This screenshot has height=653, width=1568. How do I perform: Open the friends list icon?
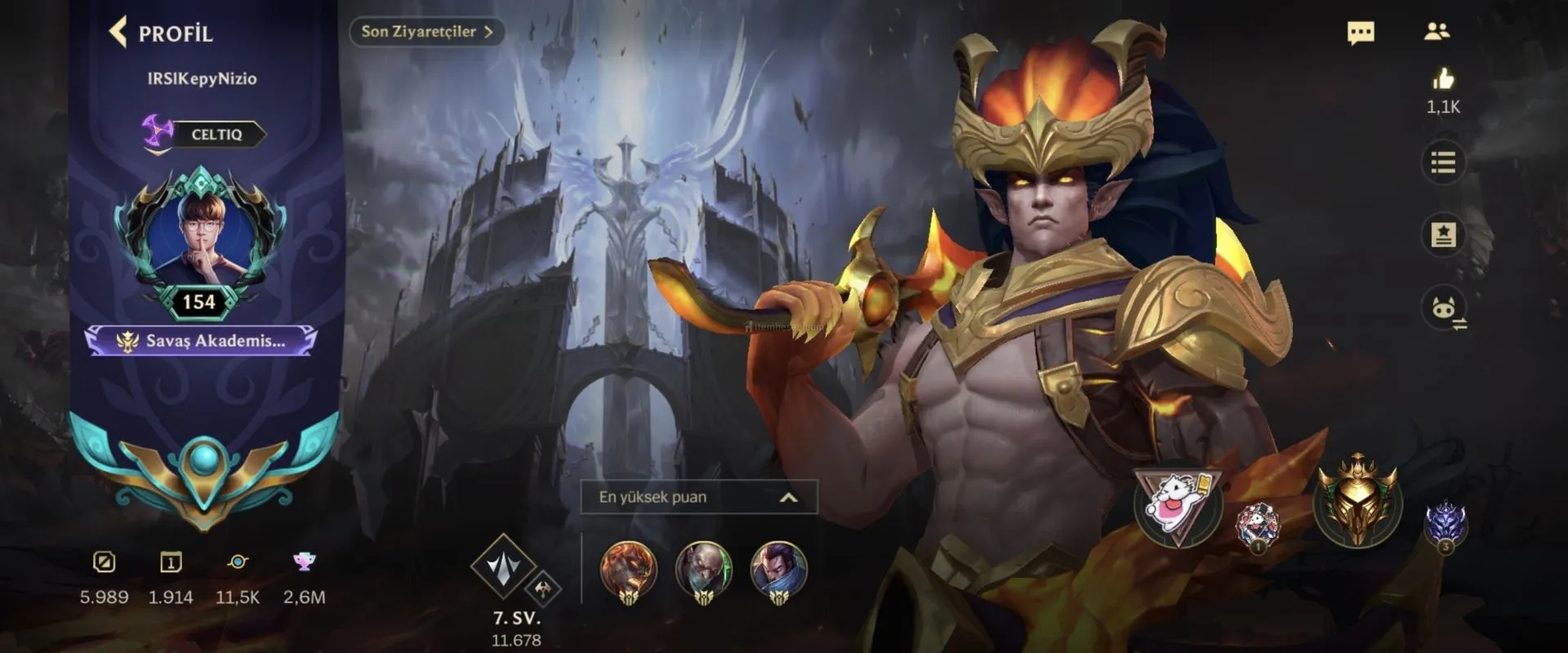[x=1437, y=32]
